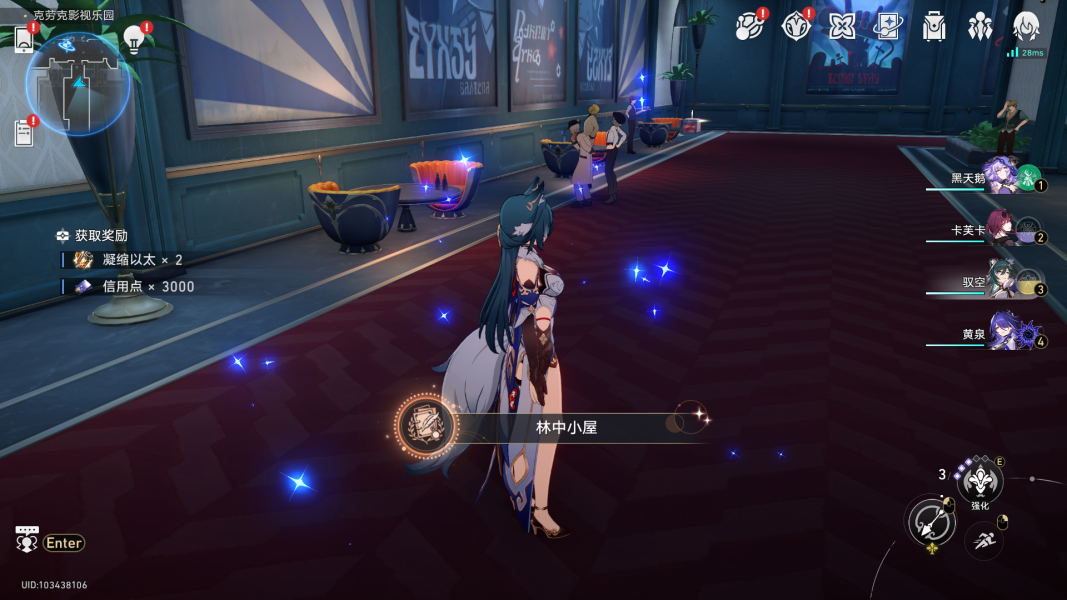Open the diamond-shaped emblem icon with red alert
This screenshot has height=600, width=1067.
pyautogui.click(x=795, y=26)
